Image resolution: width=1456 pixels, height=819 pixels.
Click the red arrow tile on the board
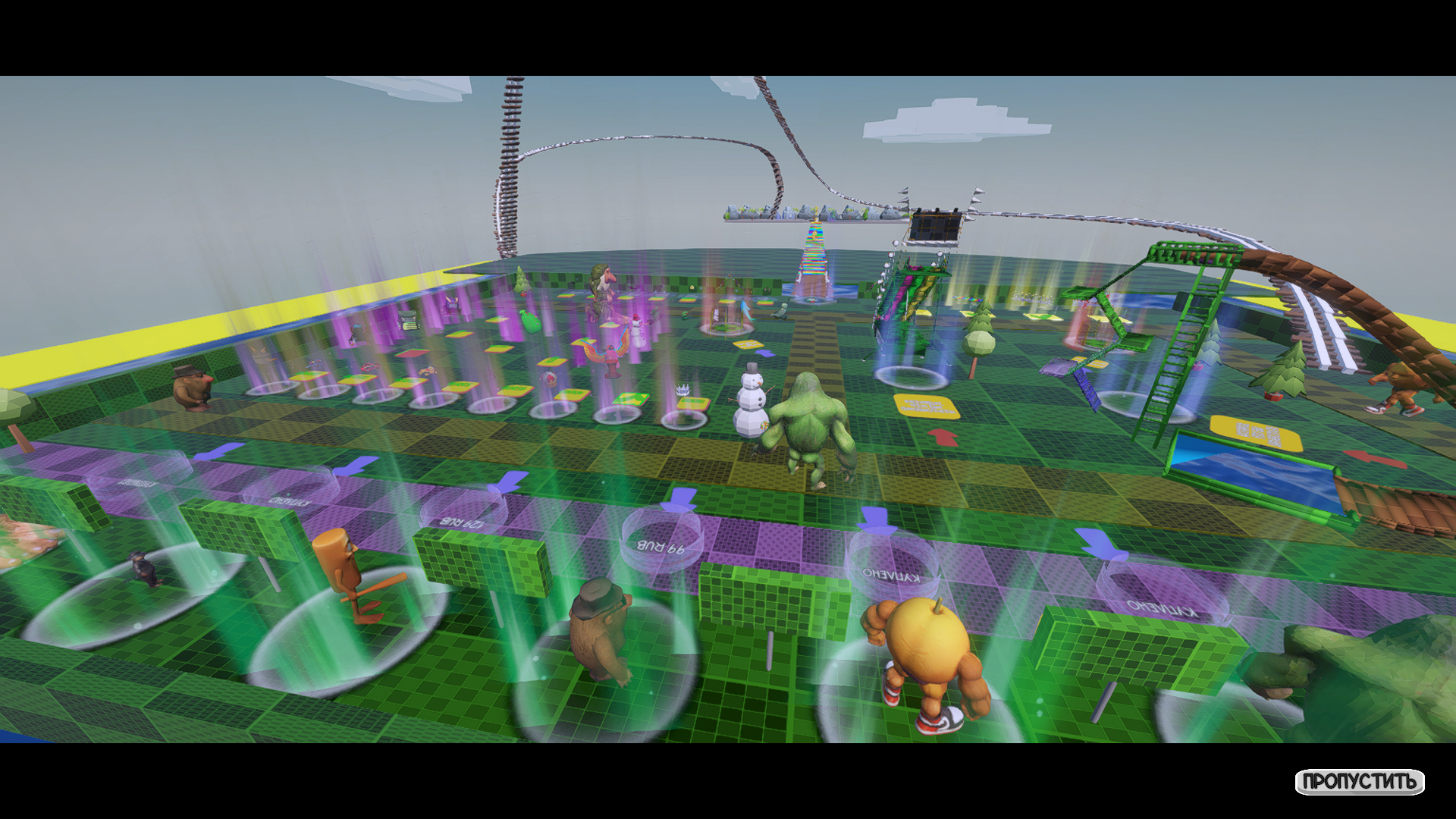944,438
